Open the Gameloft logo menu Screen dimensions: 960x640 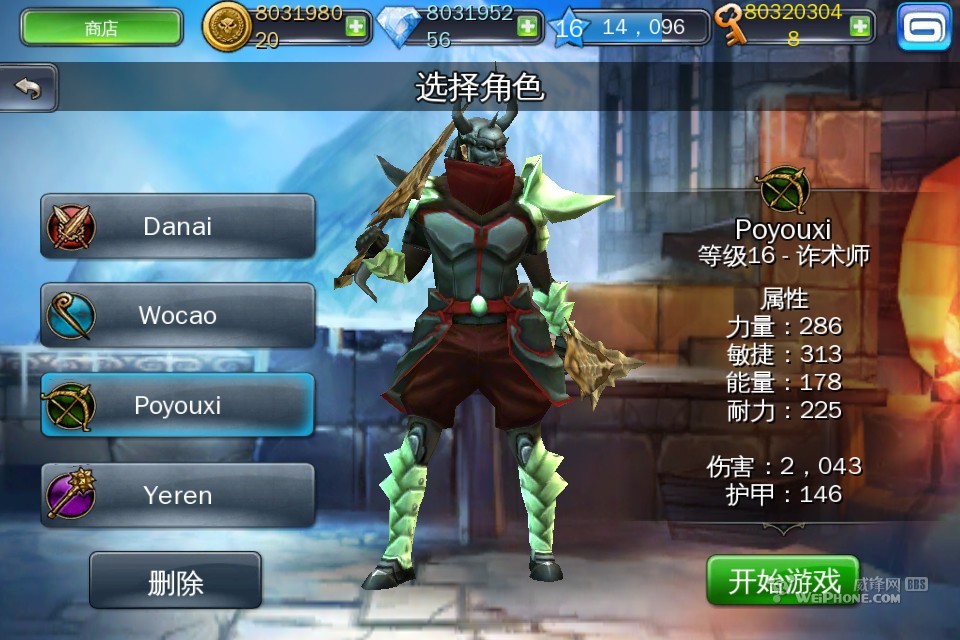click(x=924, y=27)
